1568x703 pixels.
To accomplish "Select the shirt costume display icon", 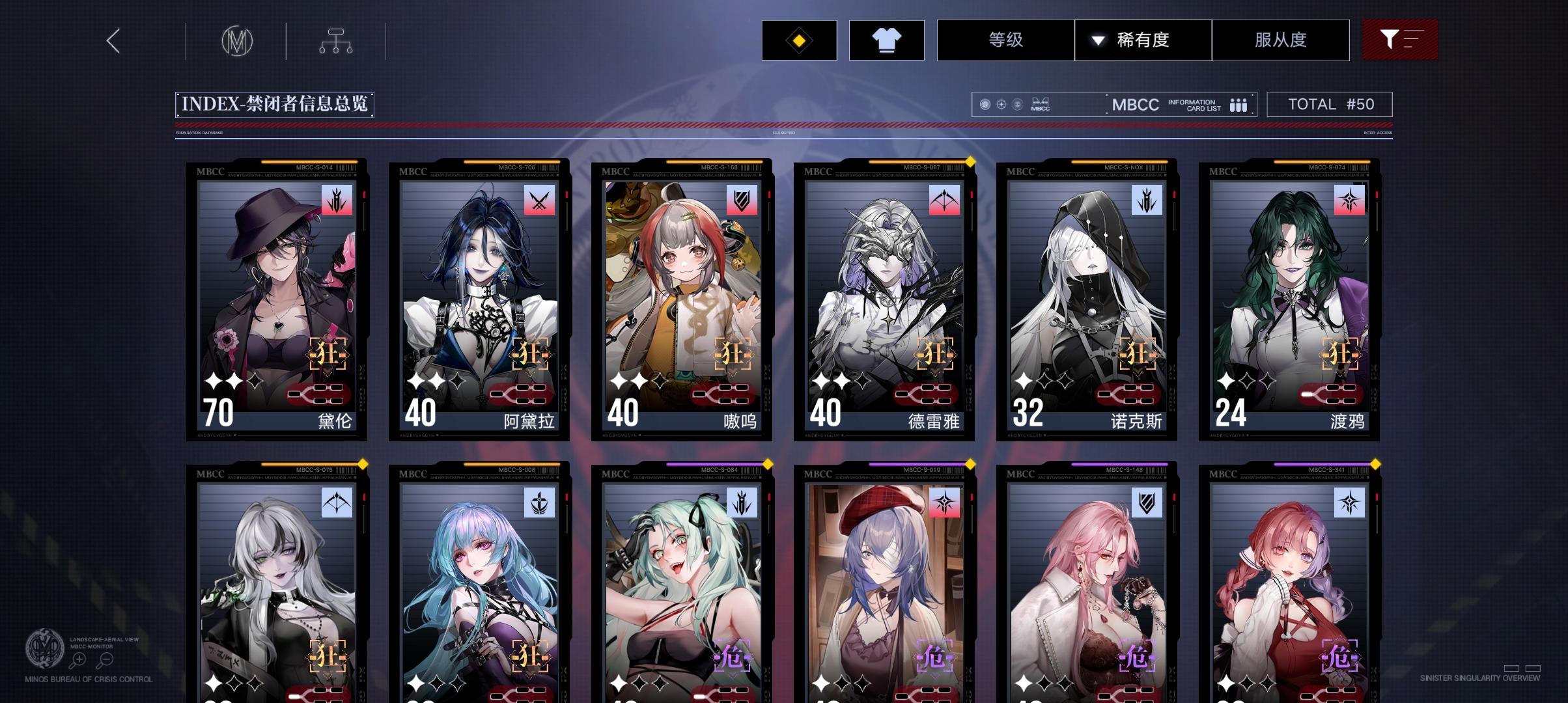I will (887, 40).
